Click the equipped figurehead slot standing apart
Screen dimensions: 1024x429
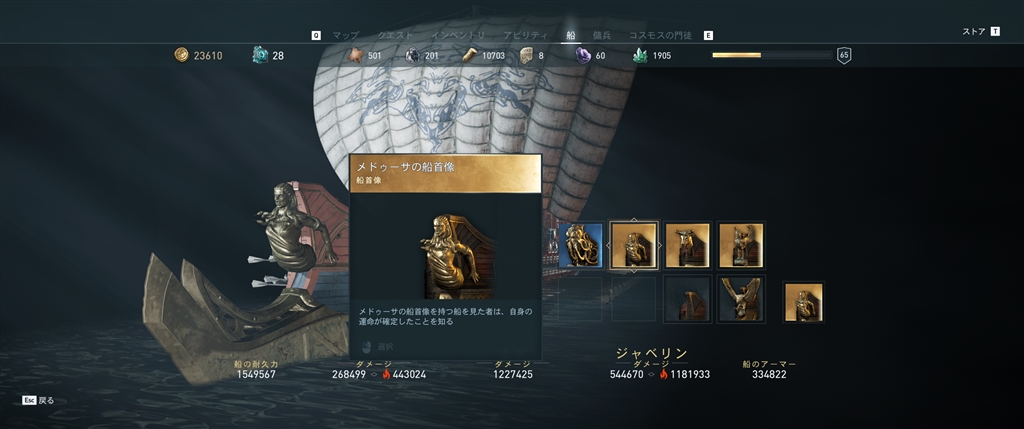803,303
